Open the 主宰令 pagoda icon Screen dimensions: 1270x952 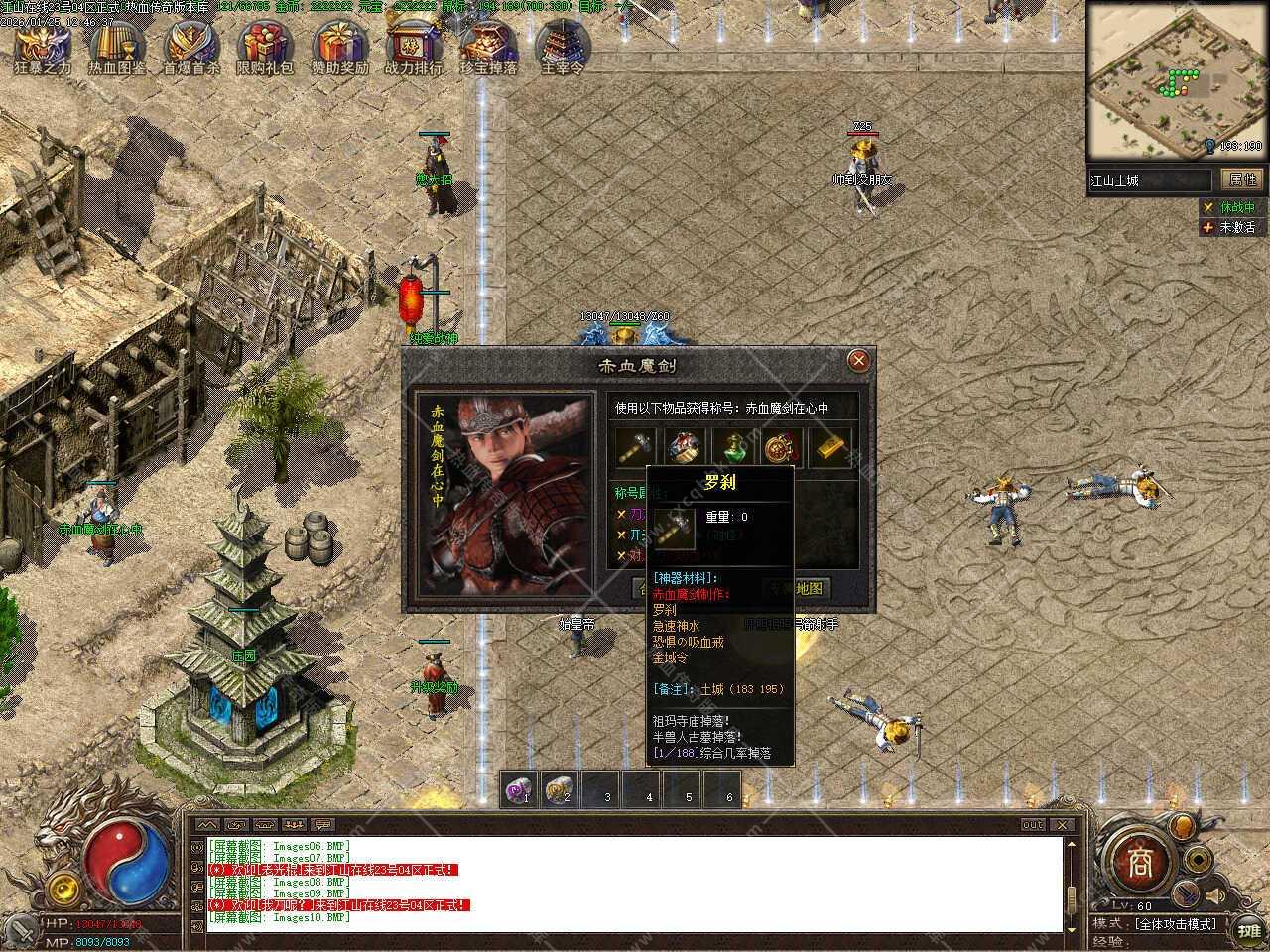[563, 45]
